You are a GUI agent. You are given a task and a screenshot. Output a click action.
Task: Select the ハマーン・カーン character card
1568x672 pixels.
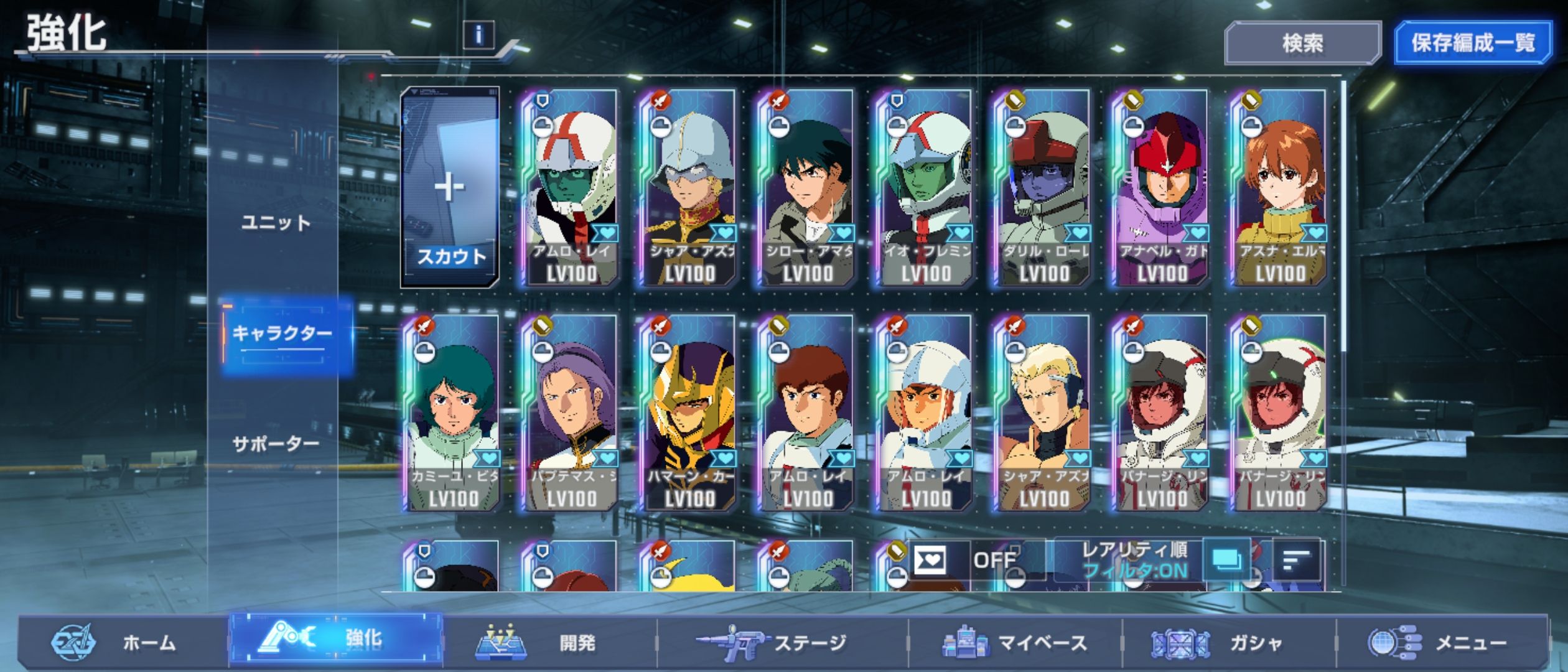tap(689, 413)
